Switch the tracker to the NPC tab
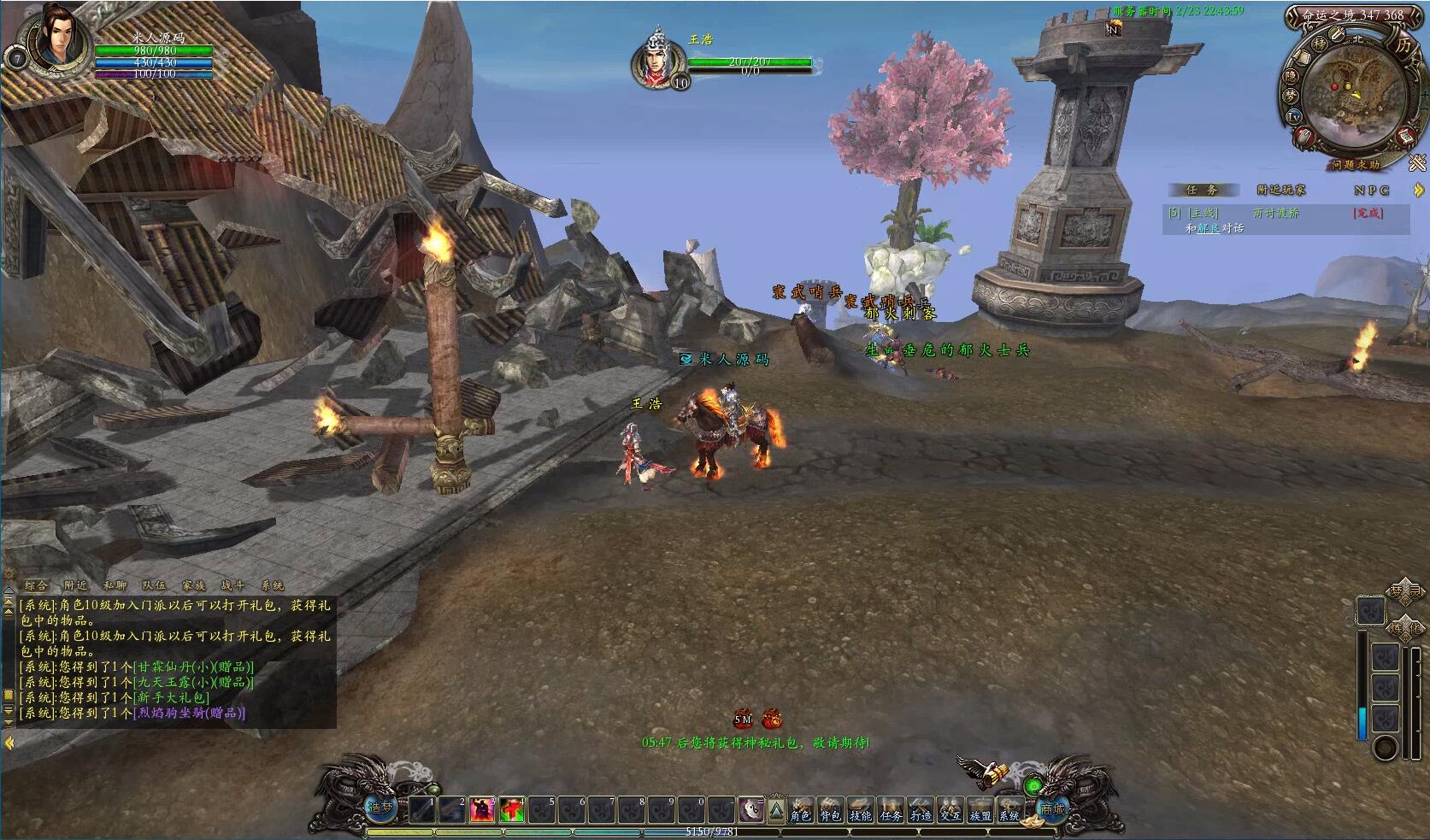 (1371, 190)
